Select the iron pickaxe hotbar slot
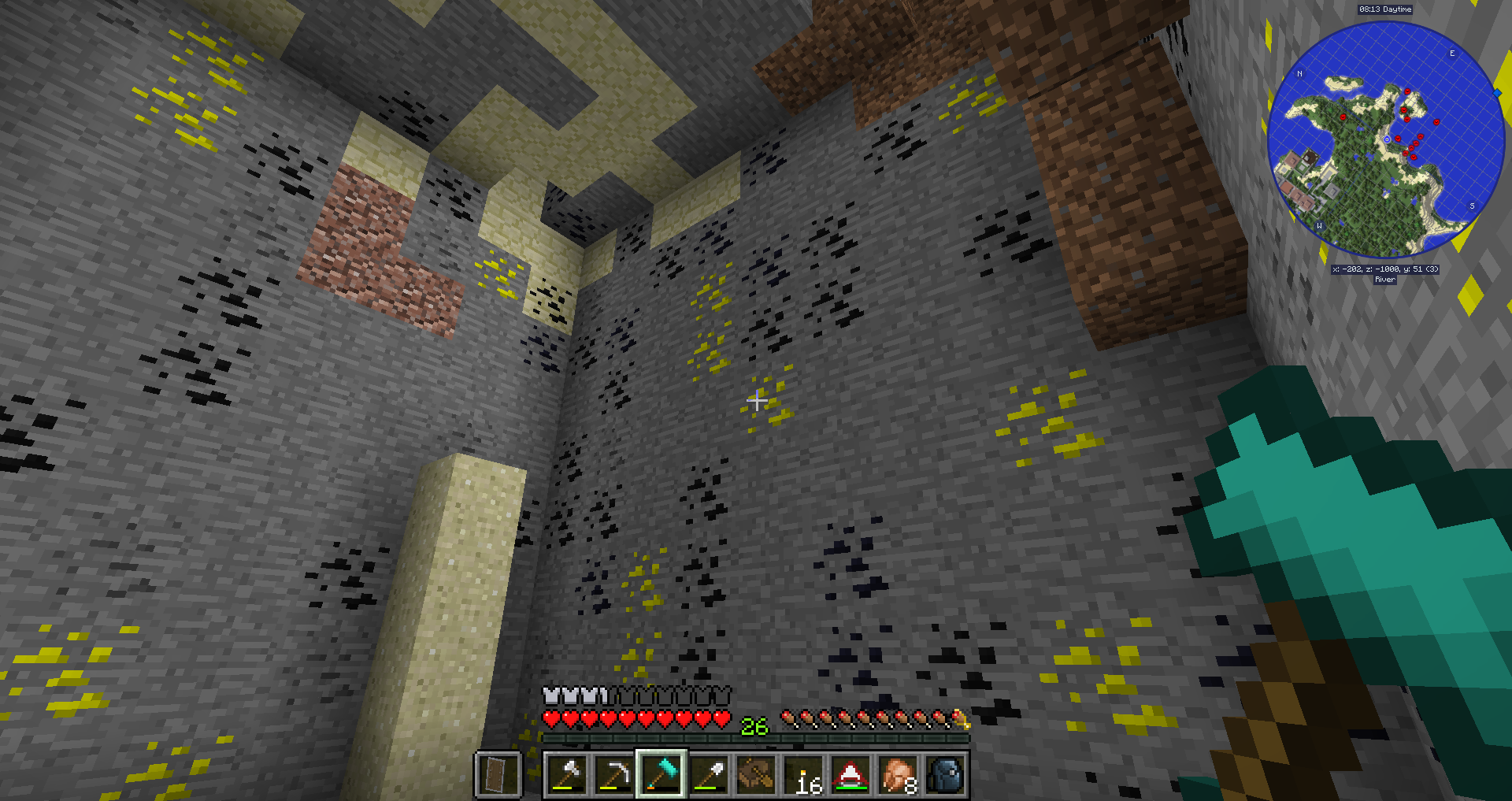 [x=614, y=775]
